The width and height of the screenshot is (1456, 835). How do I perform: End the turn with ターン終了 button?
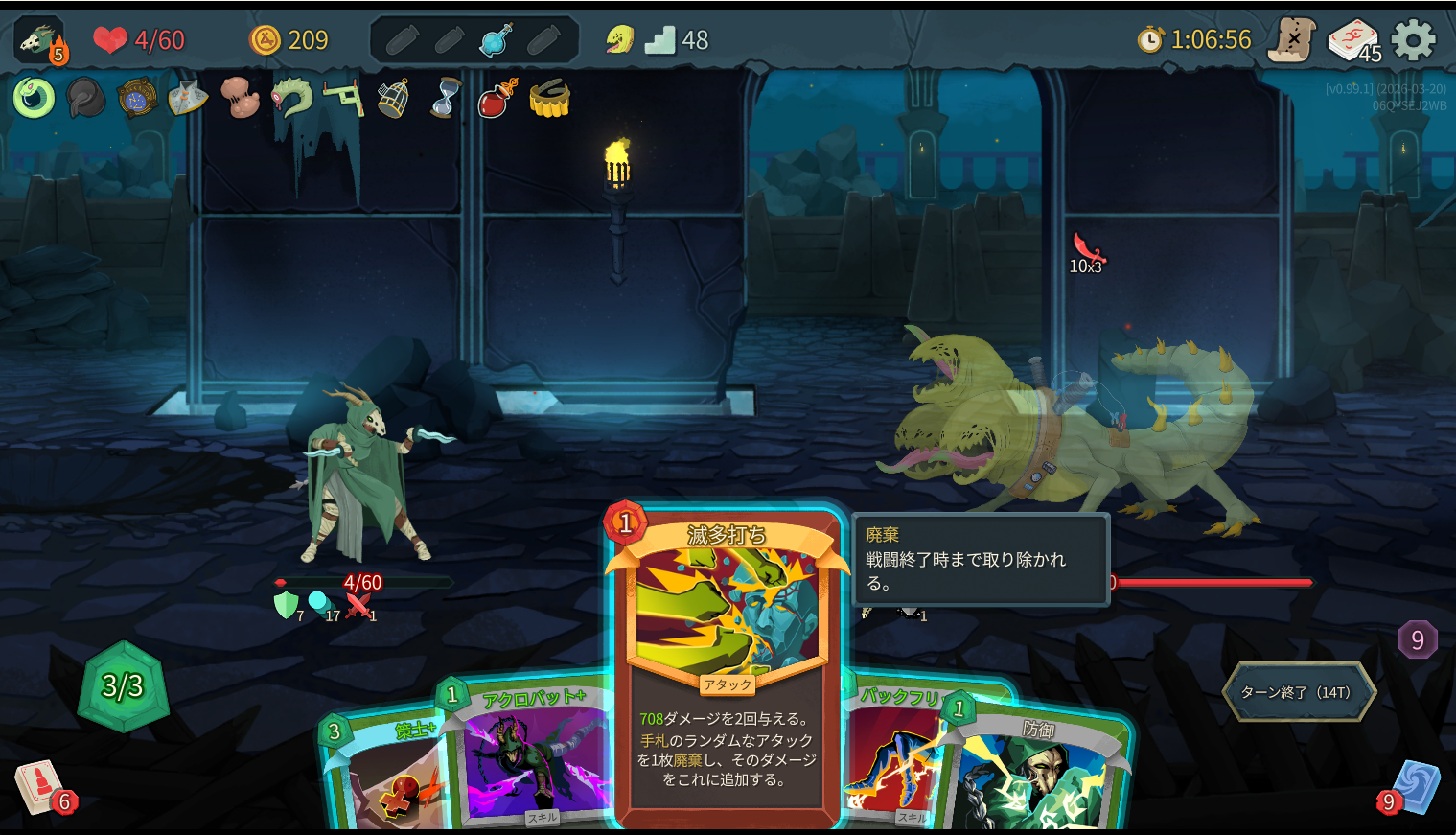(1298, 691)
